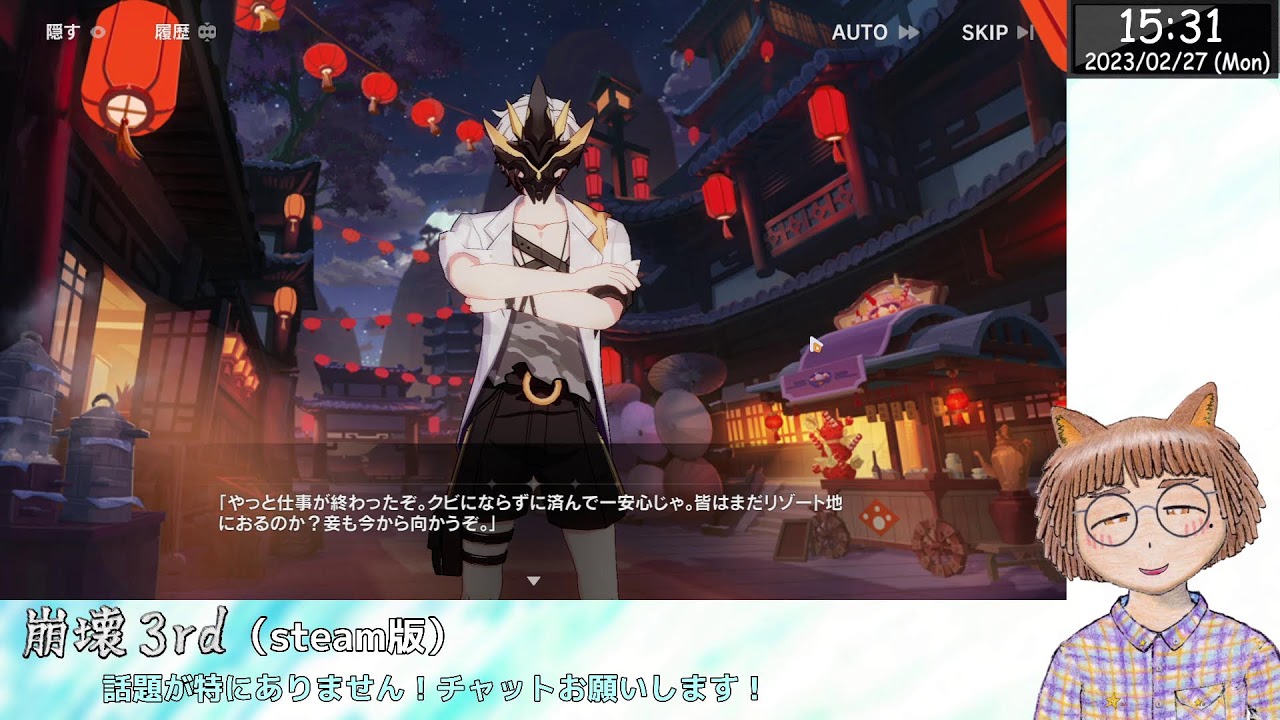Image resolution: width=1280 pixels, height=720 pixels.
Task: Toggle AUTO dialogue playback mode
Action: 860,31
